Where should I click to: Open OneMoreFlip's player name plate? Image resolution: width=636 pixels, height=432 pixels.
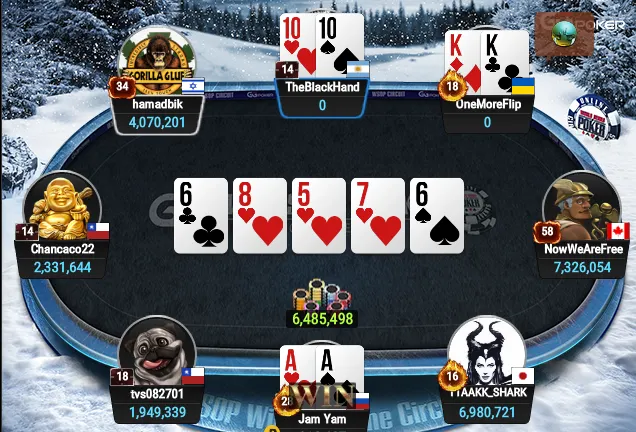(x=487, y=113)
